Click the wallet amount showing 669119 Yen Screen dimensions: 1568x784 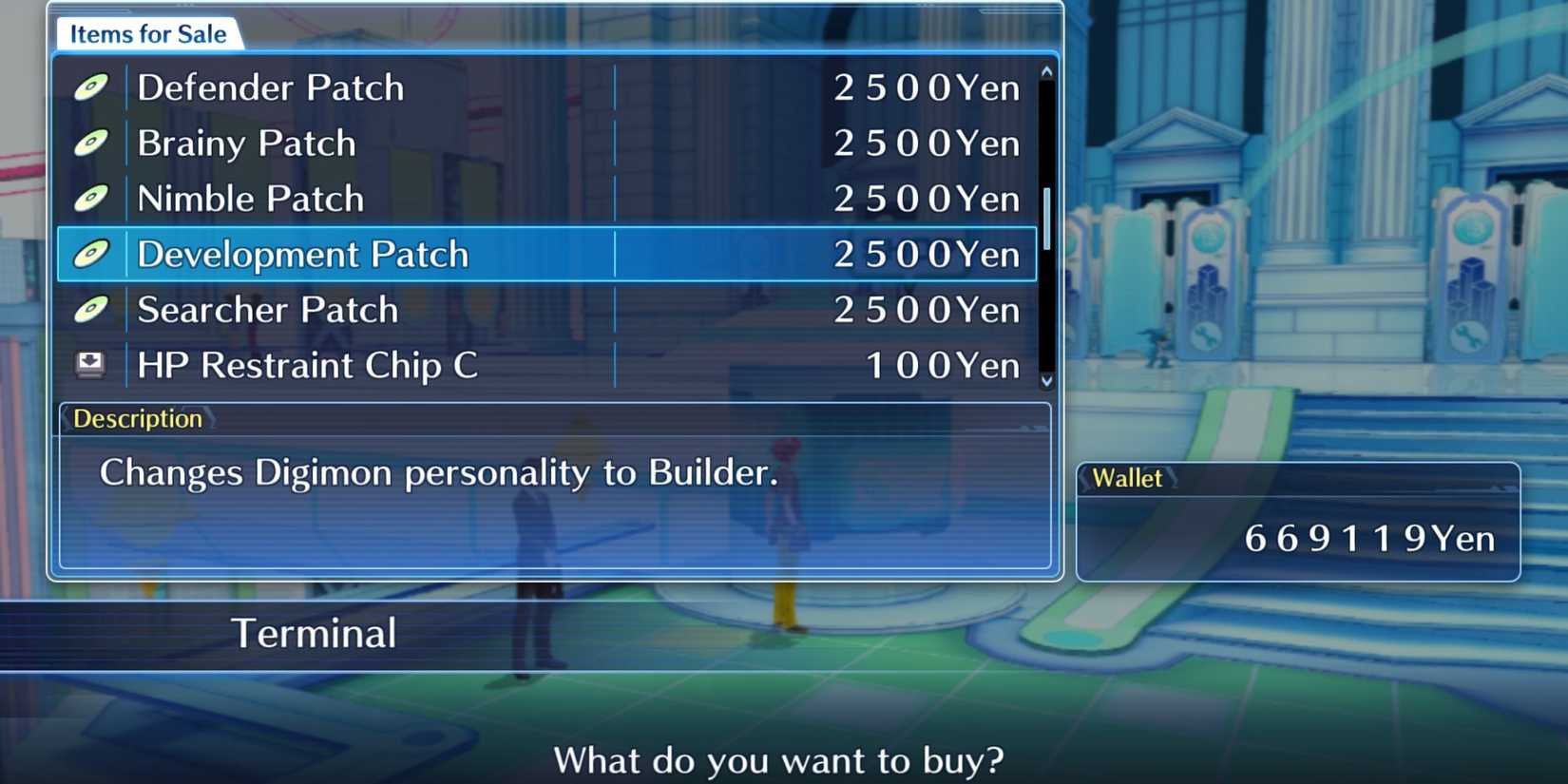click(x=1368, y=538)
